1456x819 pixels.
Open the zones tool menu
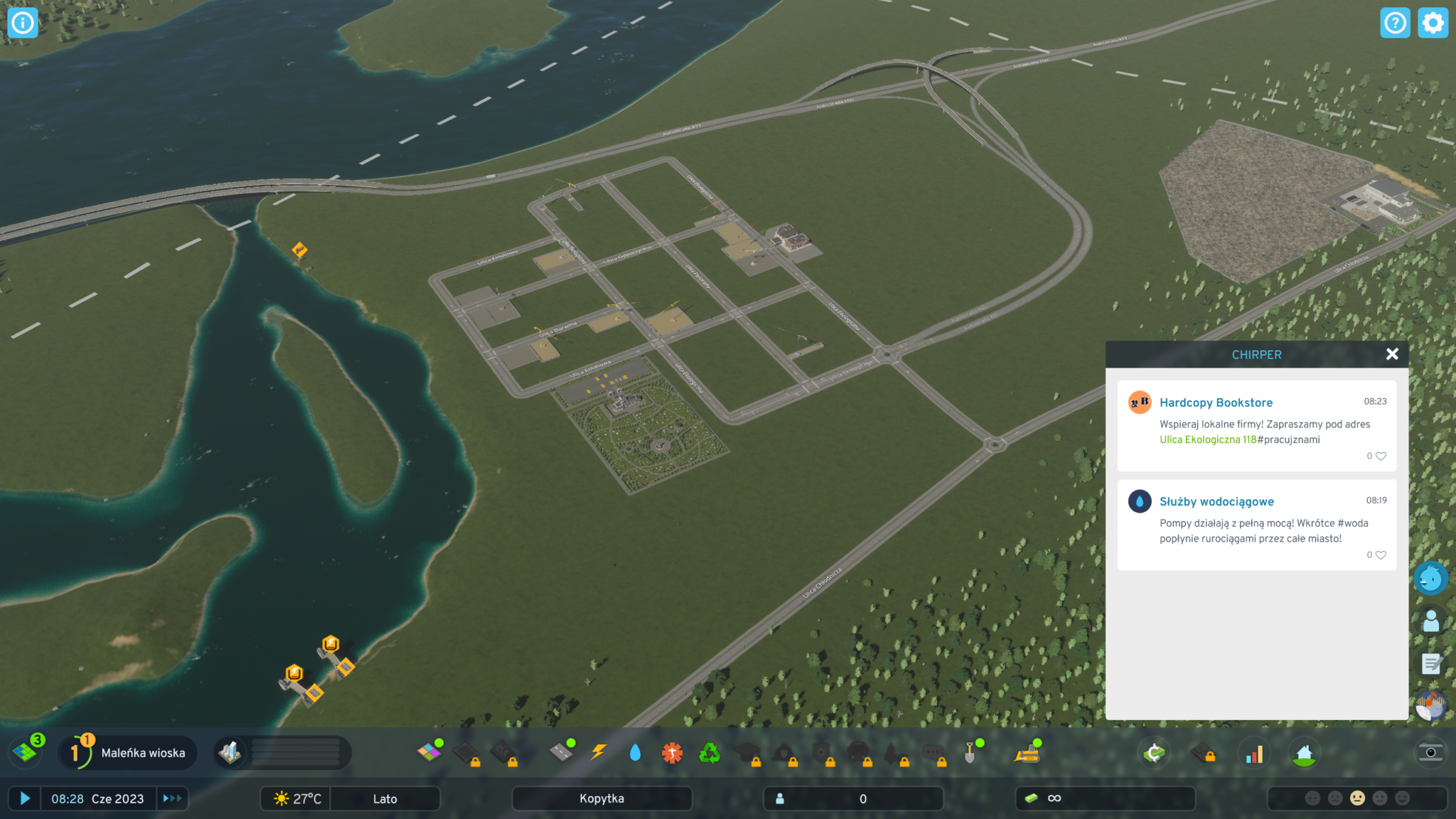click(x=429, y=752)
